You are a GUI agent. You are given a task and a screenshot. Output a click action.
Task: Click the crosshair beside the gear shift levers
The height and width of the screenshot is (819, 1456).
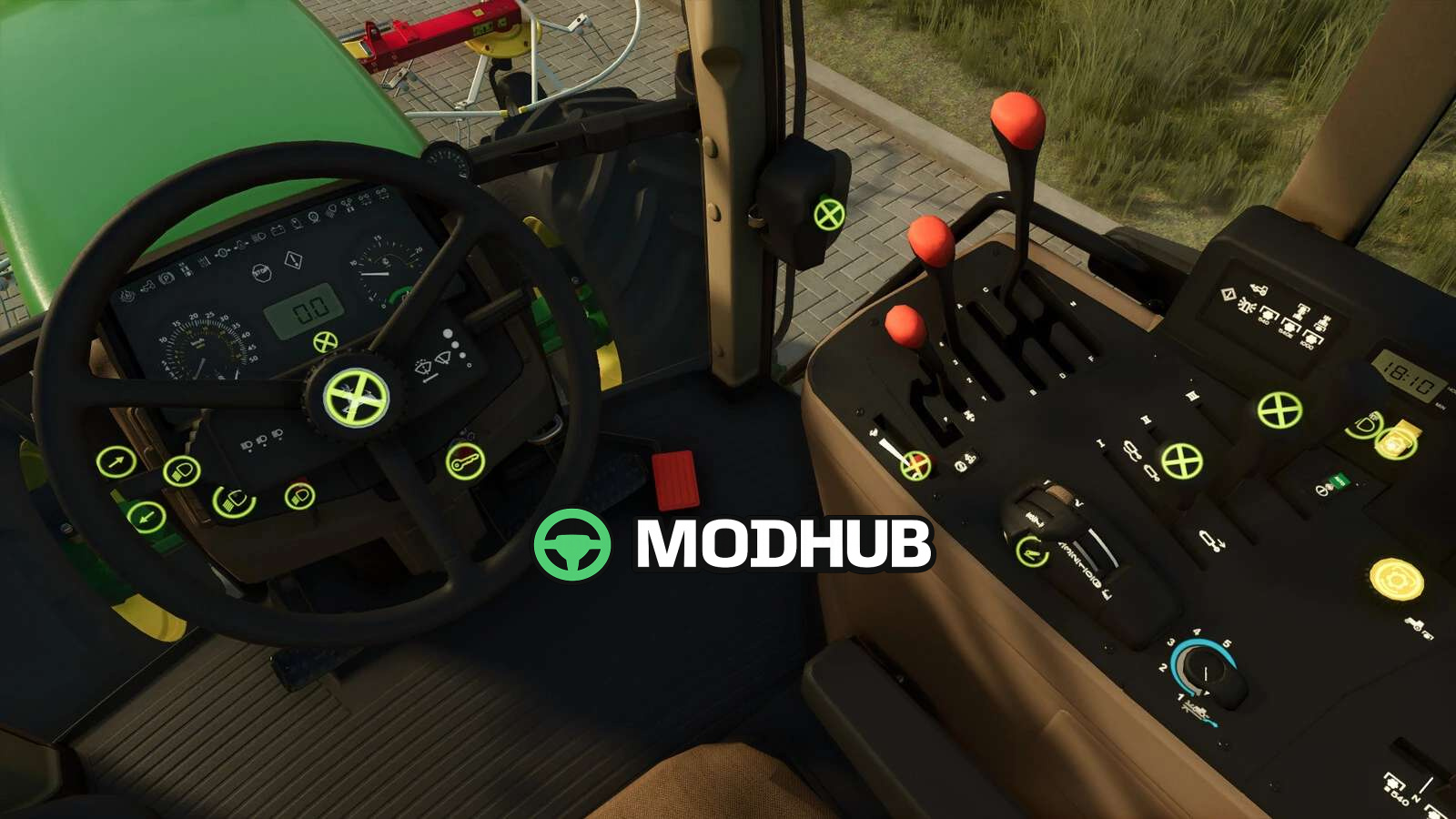click(x=916, y=466)
